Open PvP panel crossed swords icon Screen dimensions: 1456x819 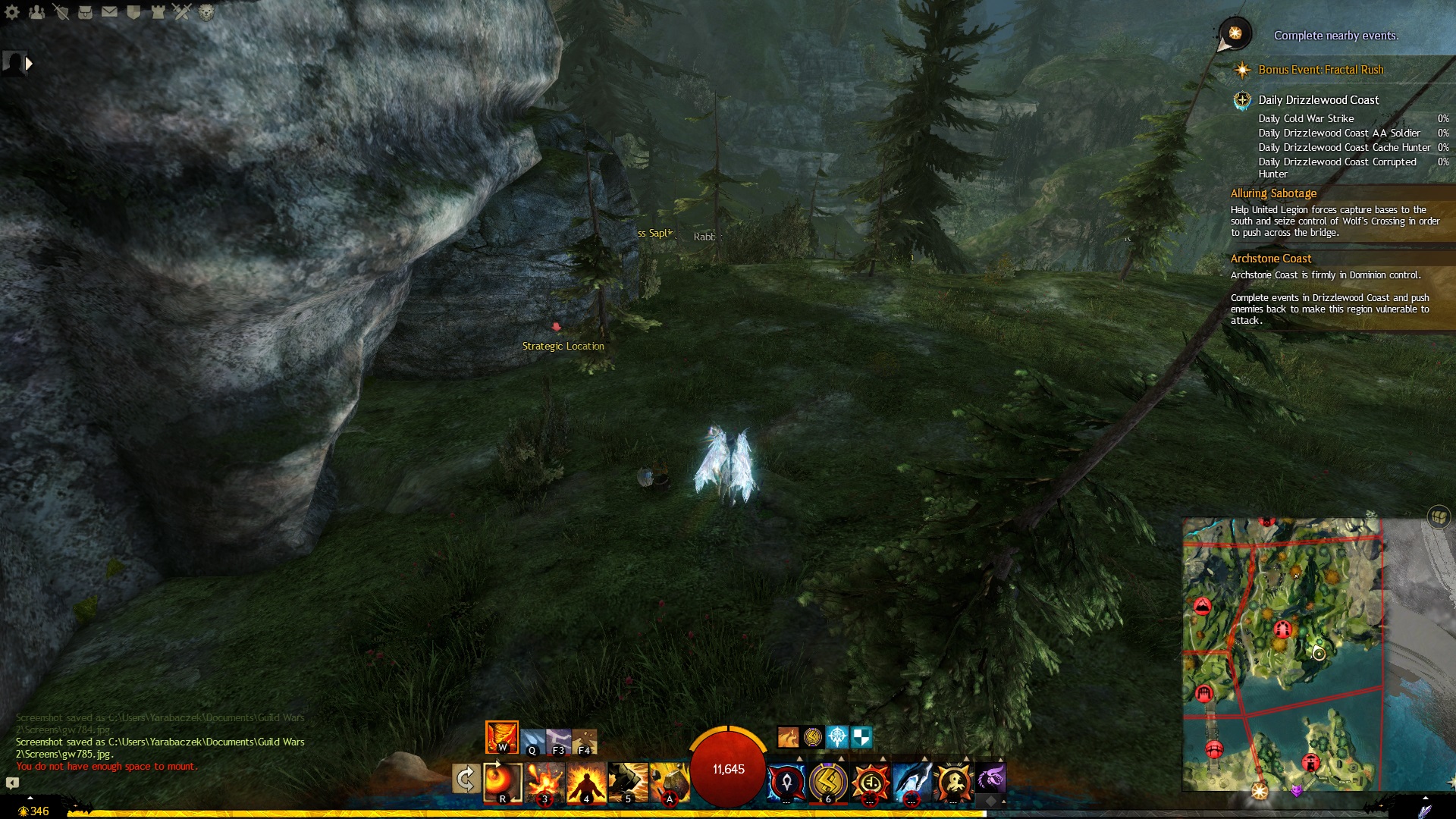pyautogui.click(x=182, y=11)
